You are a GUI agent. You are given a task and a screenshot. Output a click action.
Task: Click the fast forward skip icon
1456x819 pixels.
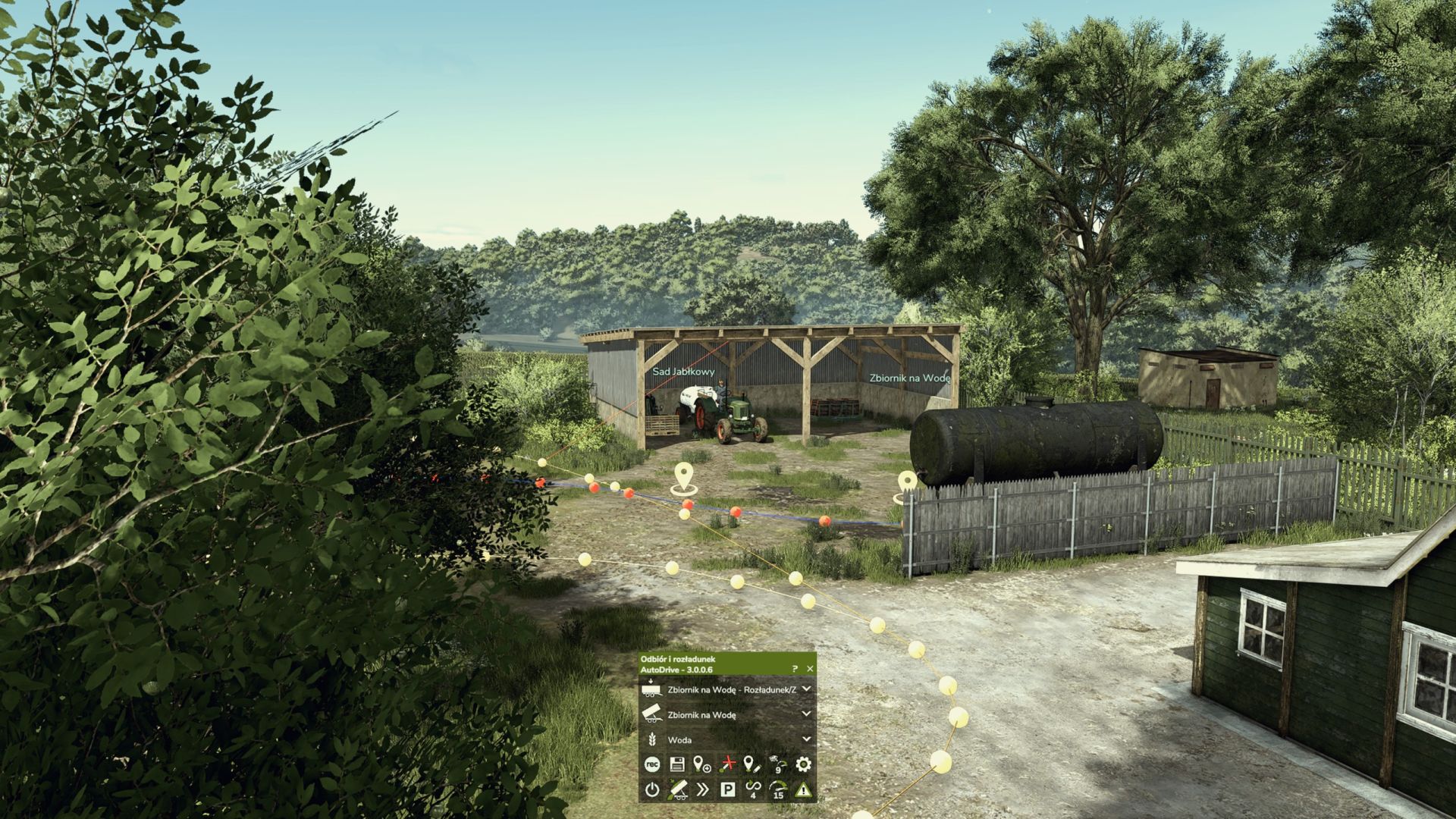702,789
